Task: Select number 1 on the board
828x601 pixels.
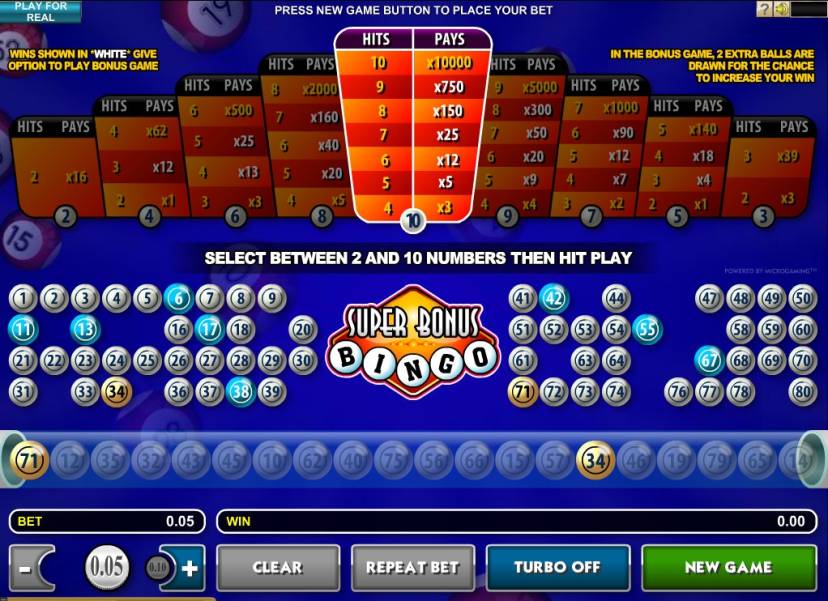Action: coord(23,298)
